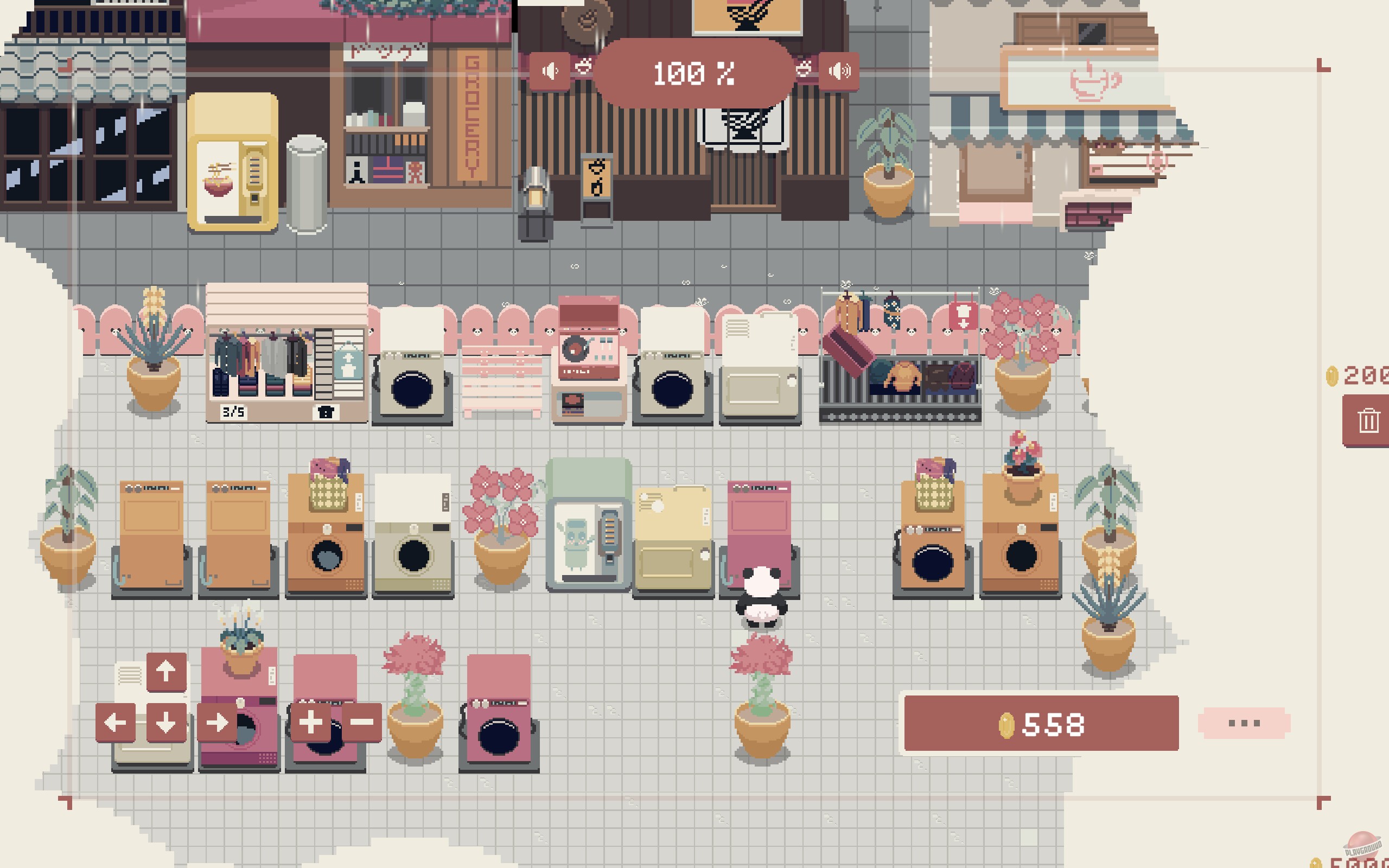Toggle the right speaker volume up
The image size is (1389, 868).
pos(839,69)
